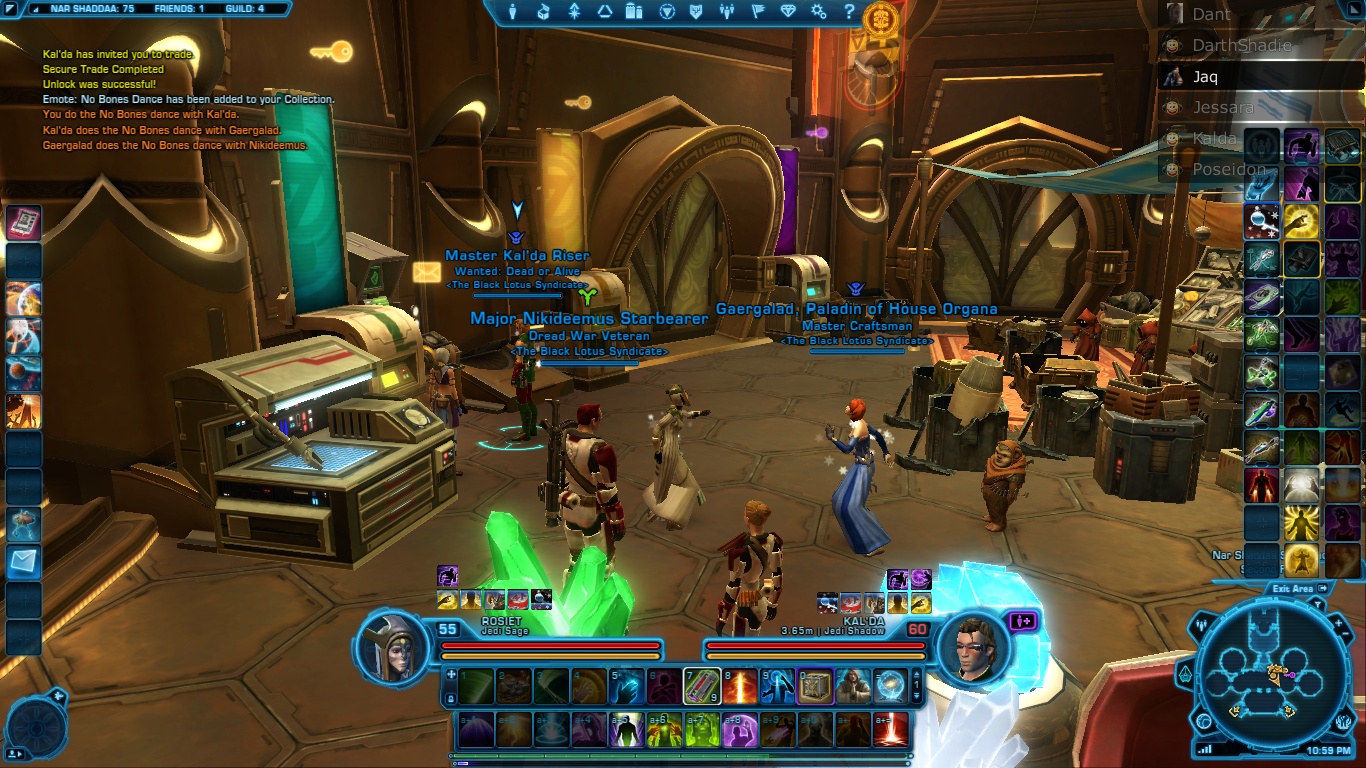Screen dimensions: 1366x768
Task: Use the item in hotbar slot 7
Action: pyautogui.click(x=702, y=686)
